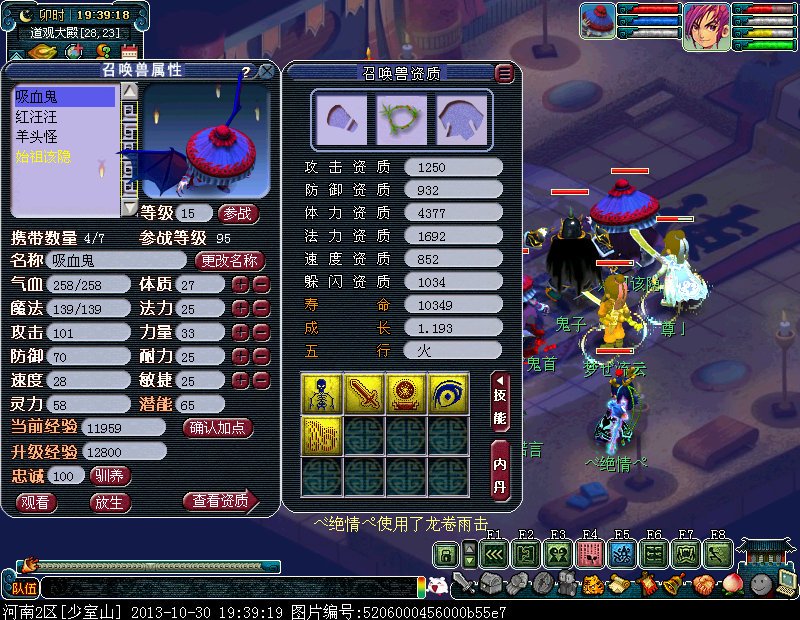The width and height of the screenshot is (800, 620).
Task: Click the 参战 battle button
Action: point(238,213)
